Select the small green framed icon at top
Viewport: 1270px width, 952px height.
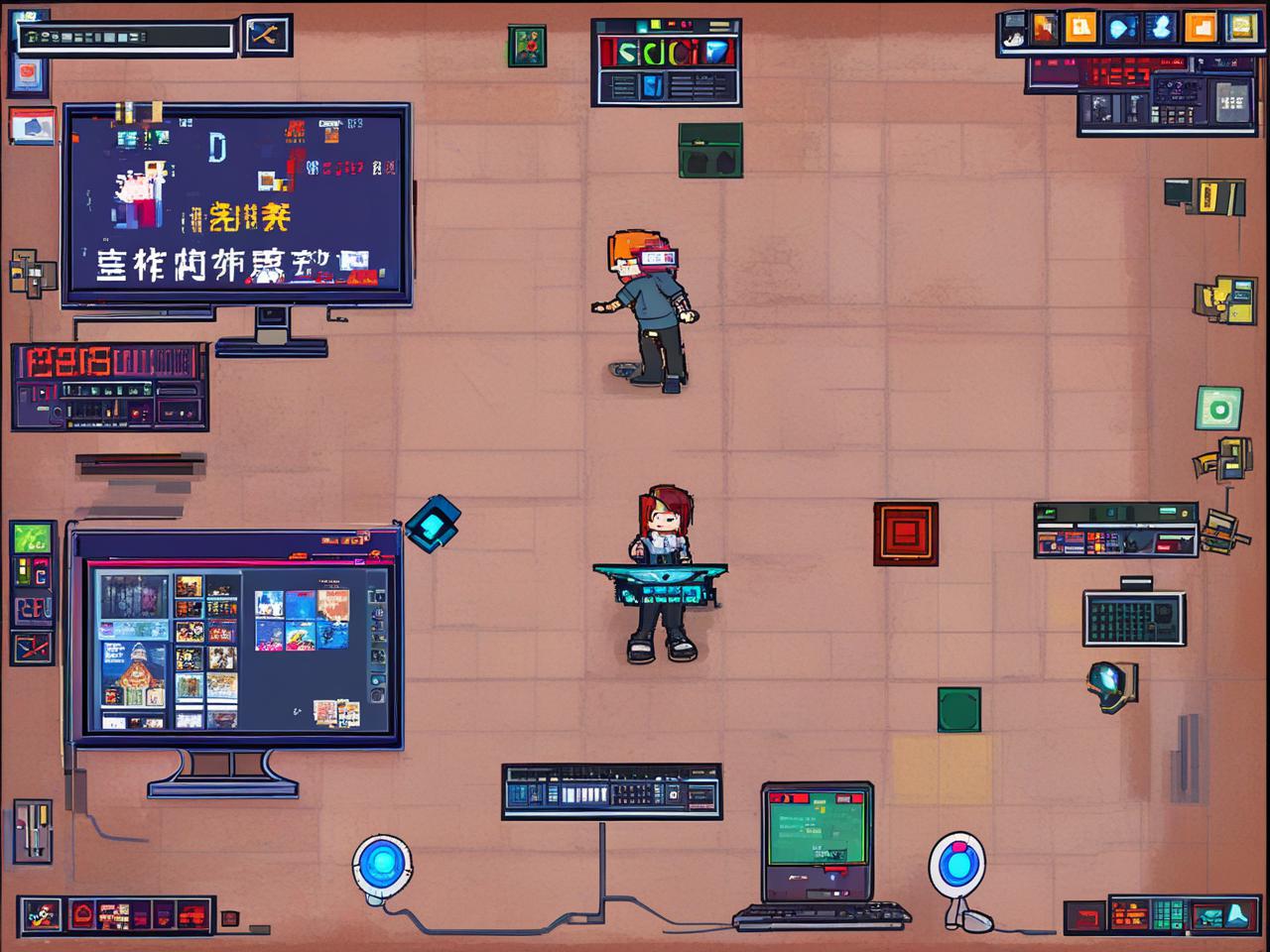(x=527, y=46)
